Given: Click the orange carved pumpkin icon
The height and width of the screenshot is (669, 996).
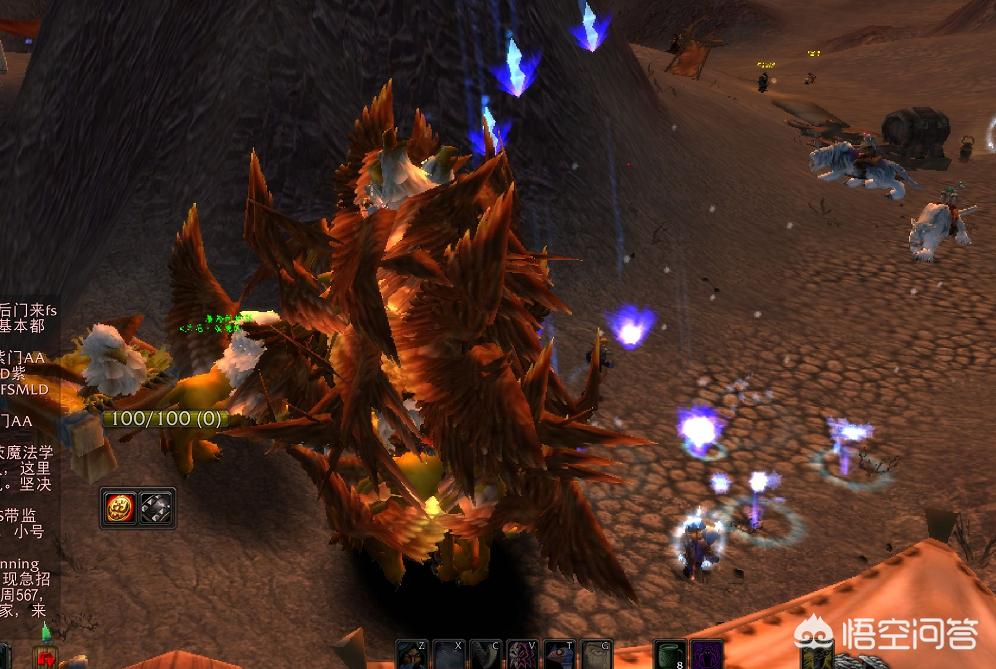Looking at the screenshot, I should (x=120, y=508).
